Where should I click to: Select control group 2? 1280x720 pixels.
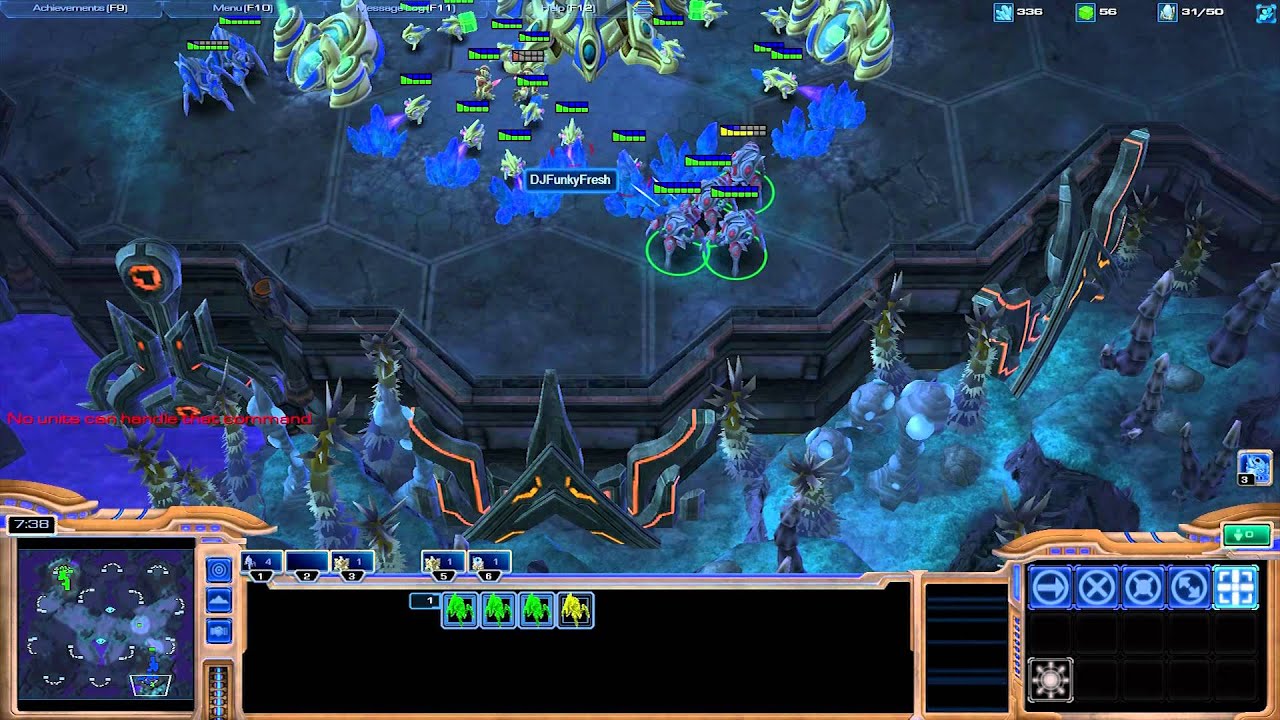pos(307,564)
